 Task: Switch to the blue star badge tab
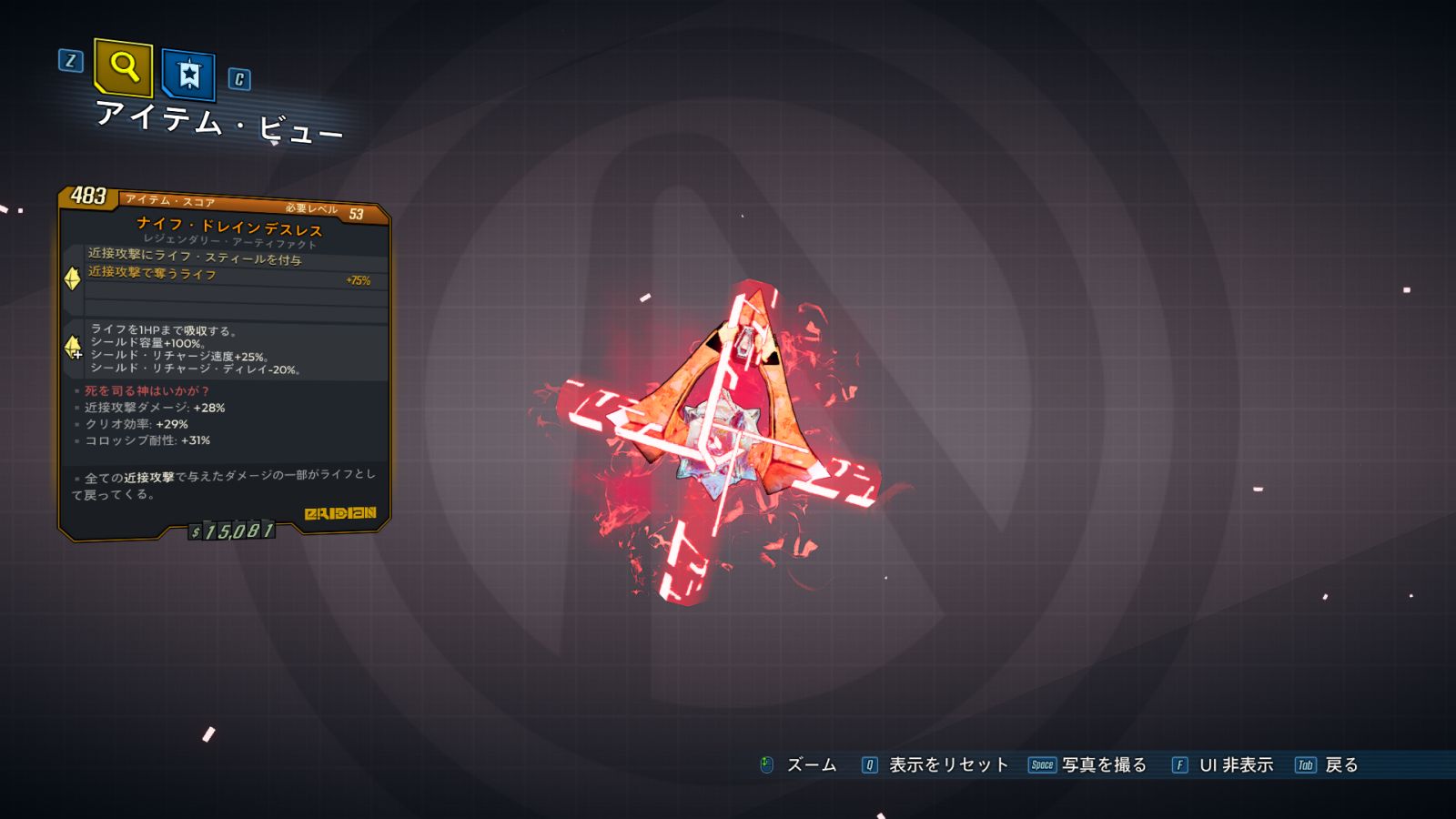(x=188, y=75)
